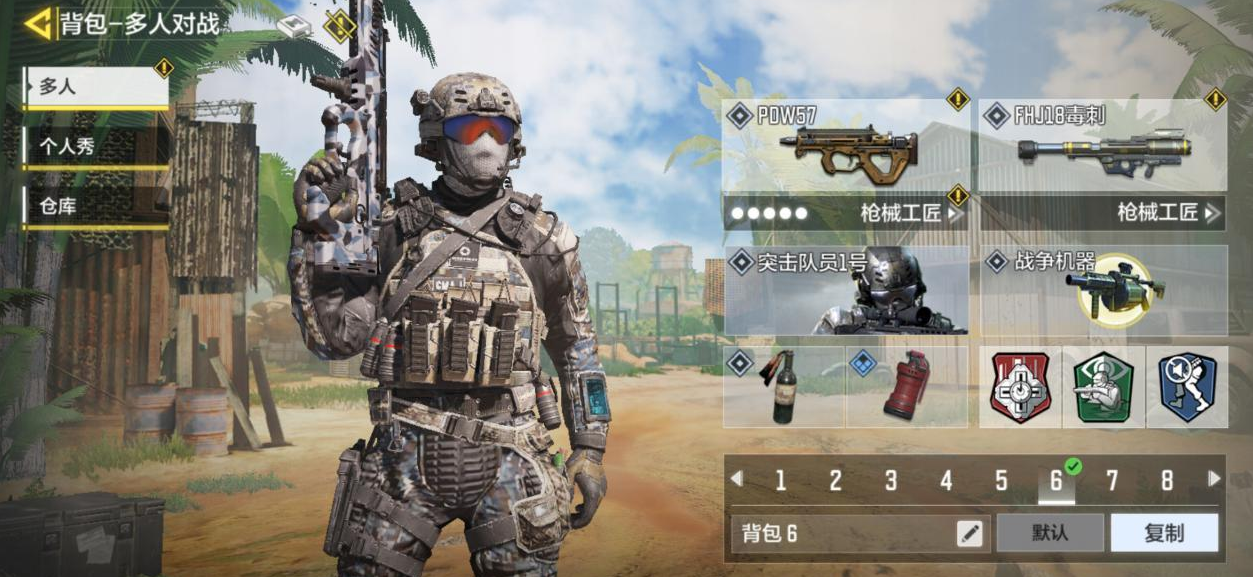Switch to the 多人 tab
This screenshot has height=577, width=1253.
[x=96, y=88]
